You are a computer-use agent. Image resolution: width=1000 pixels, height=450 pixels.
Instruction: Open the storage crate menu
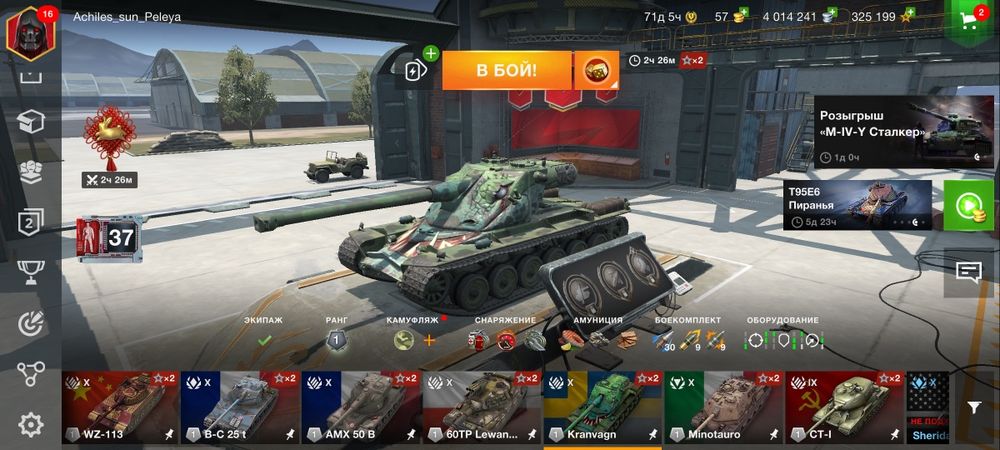point(30,122)
